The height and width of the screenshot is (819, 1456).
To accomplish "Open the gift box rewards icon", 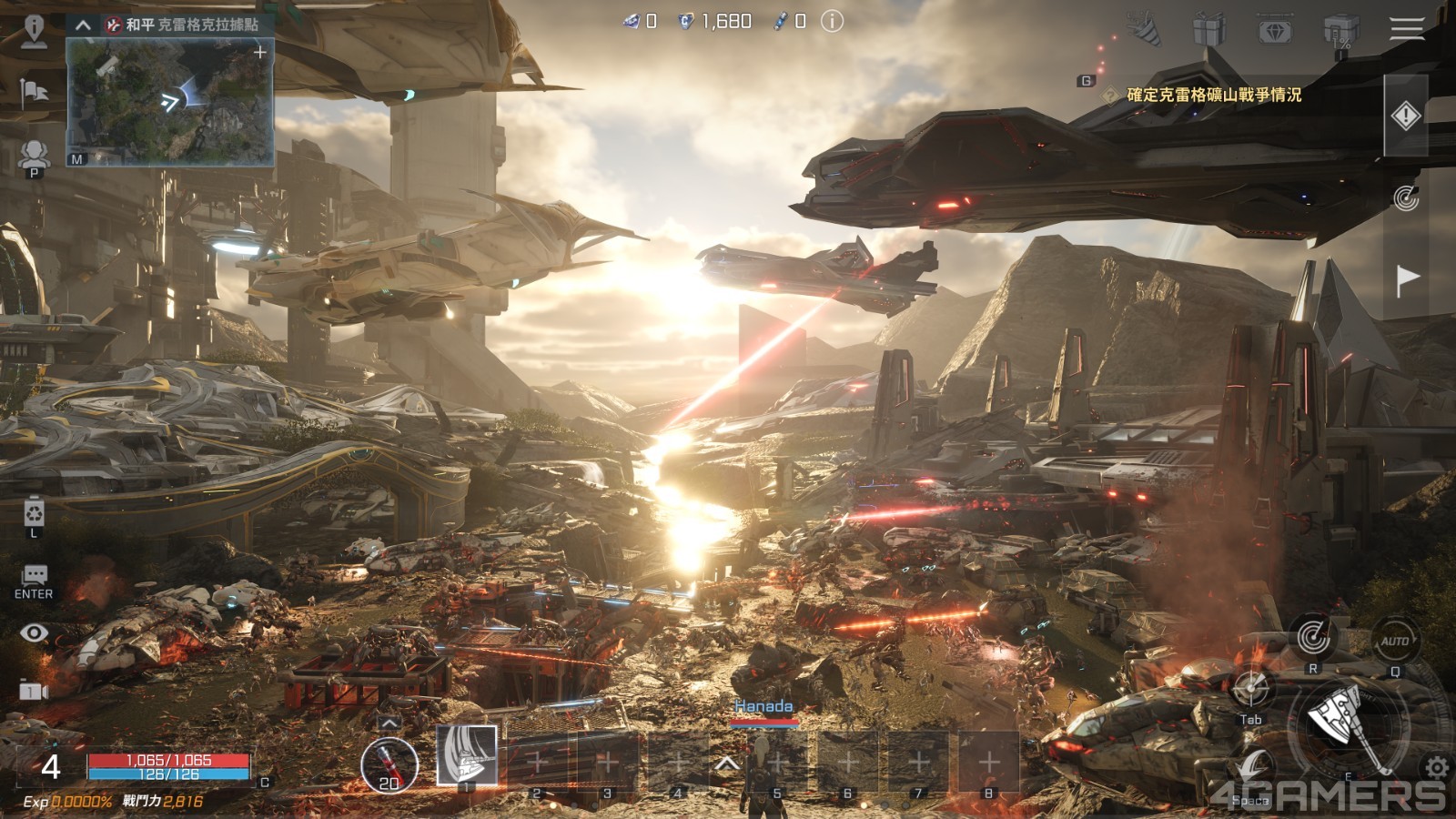I will click(x=1209, y=30).
